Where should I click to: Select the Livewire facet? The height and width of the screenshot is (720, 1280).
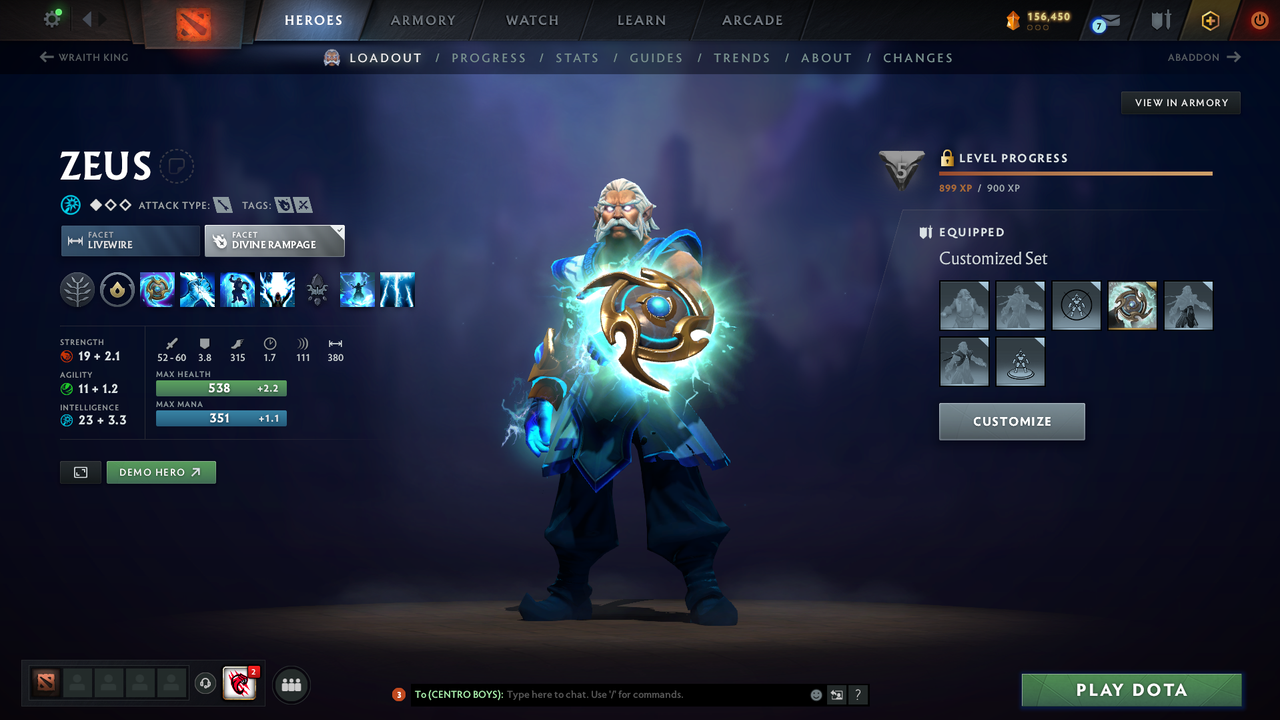(x=130, y=240)
